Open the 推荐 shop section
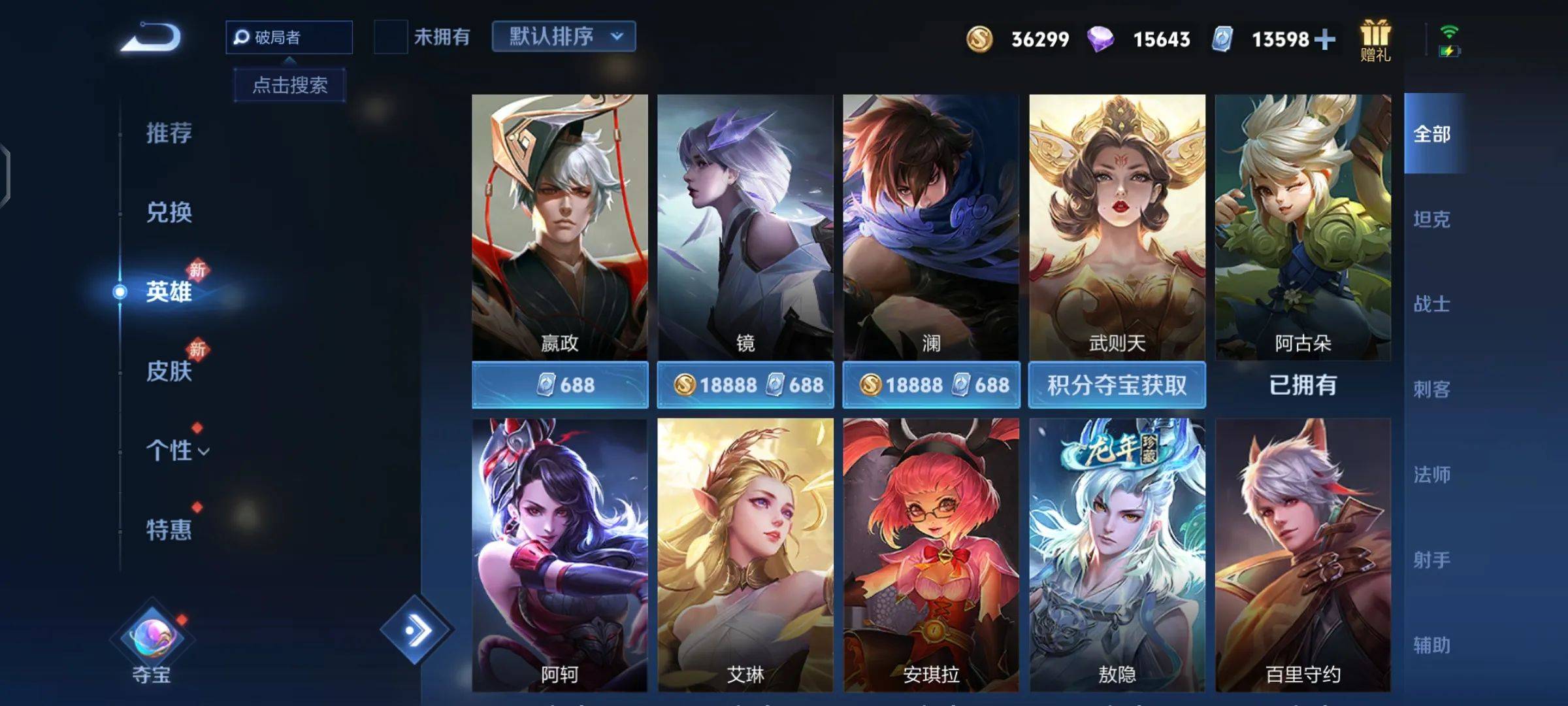1568x706 pixels. point(169,133)
